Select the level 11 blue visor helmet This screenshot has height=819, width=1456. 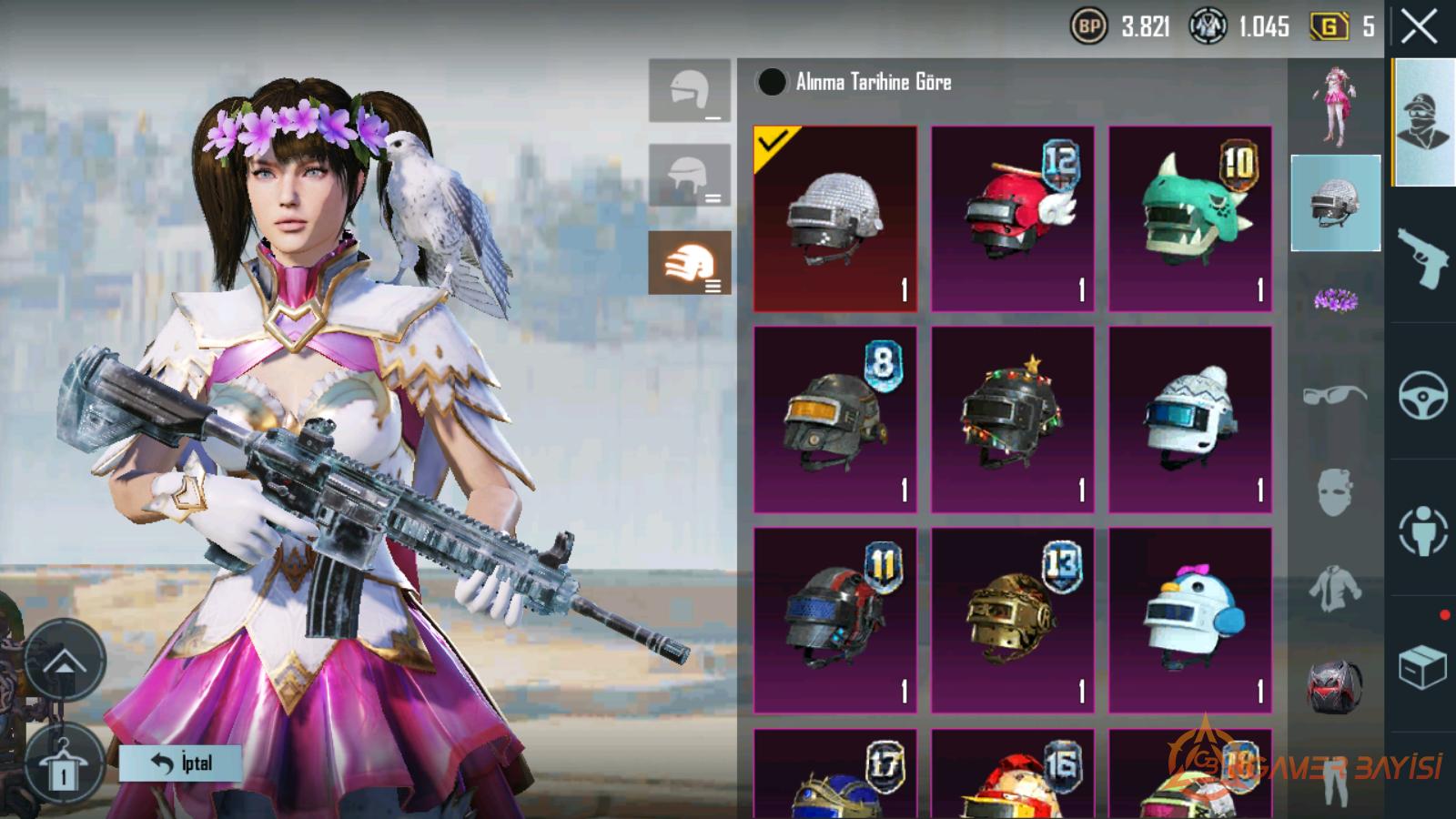[834, 620]
